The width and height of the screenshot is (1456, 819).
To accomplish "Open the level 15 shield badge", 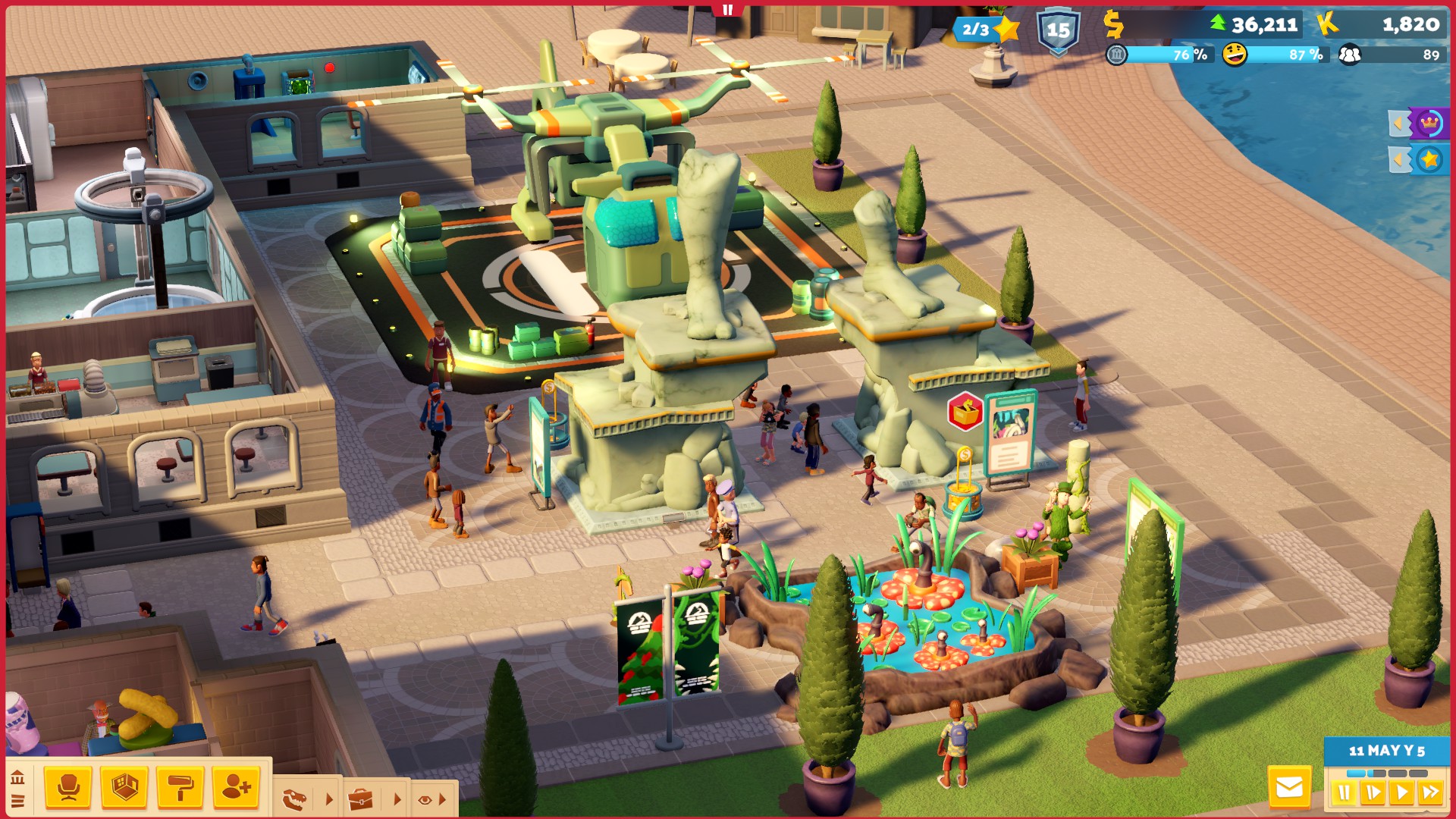I will 1058,31.
